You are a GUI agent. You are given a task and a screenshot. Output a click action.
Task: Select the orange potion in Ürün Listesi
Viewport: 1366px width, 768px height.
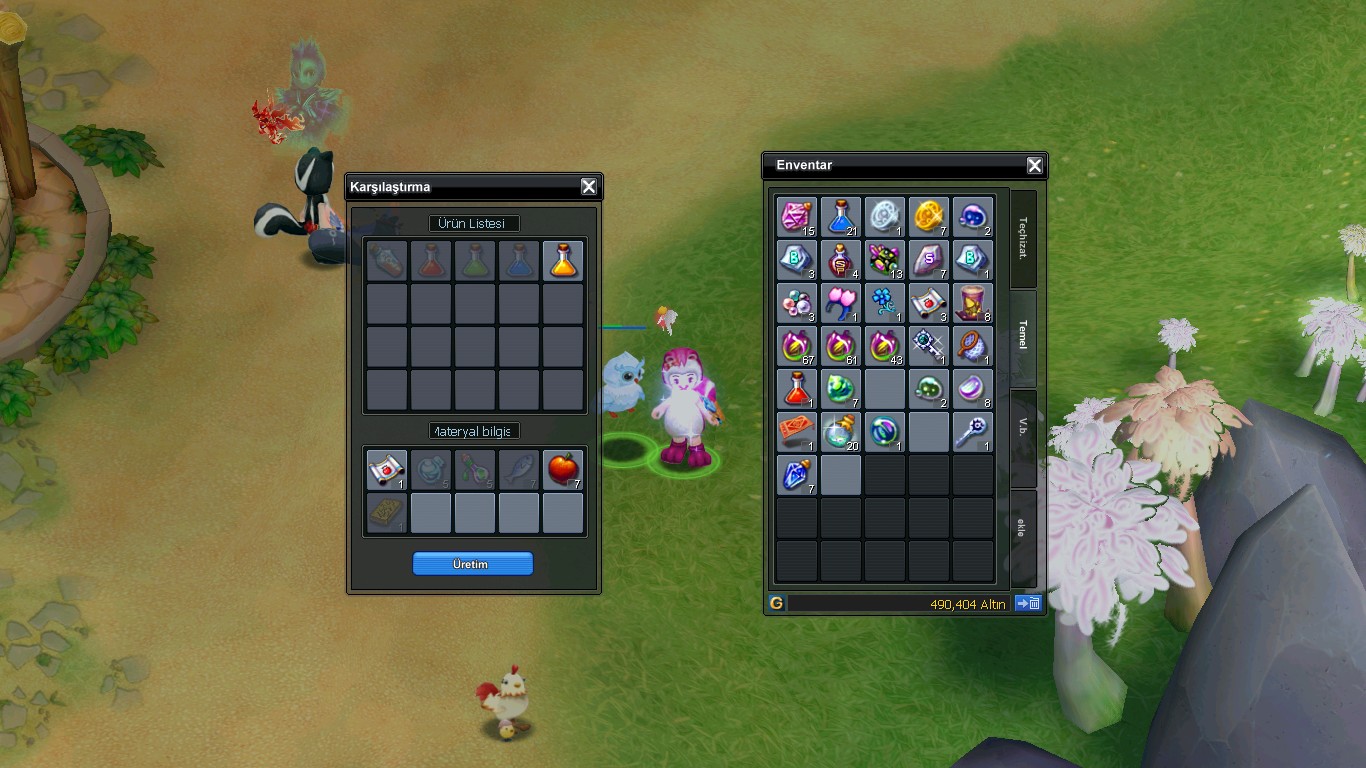pos(563,261)
